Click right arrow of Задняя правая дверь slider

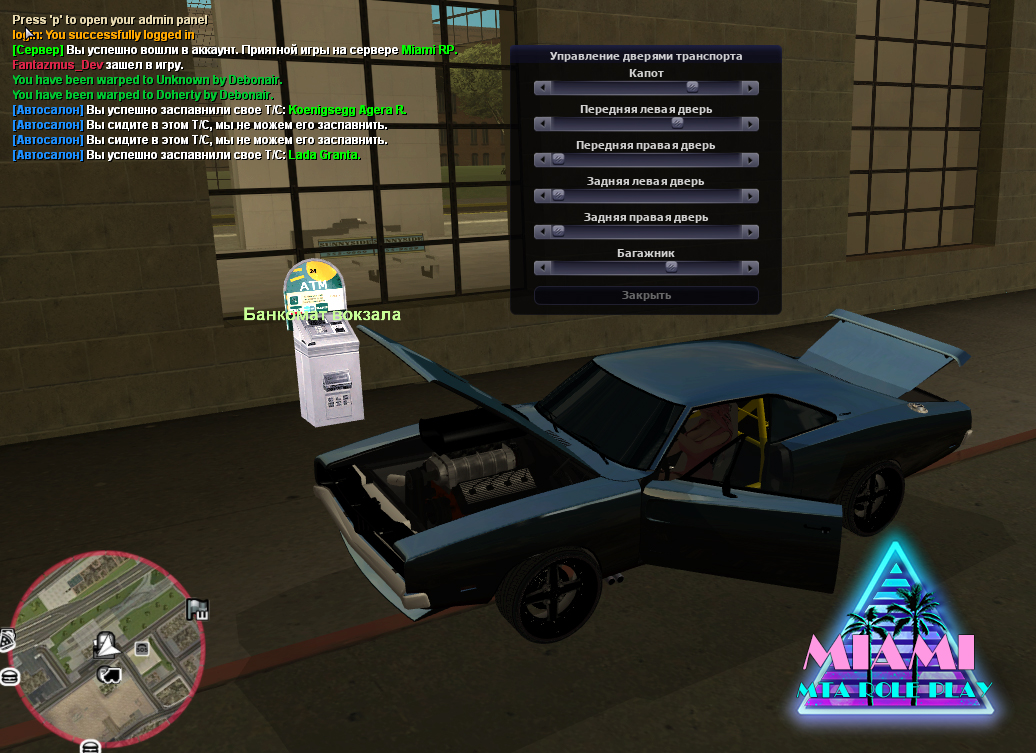coord(750,232)
